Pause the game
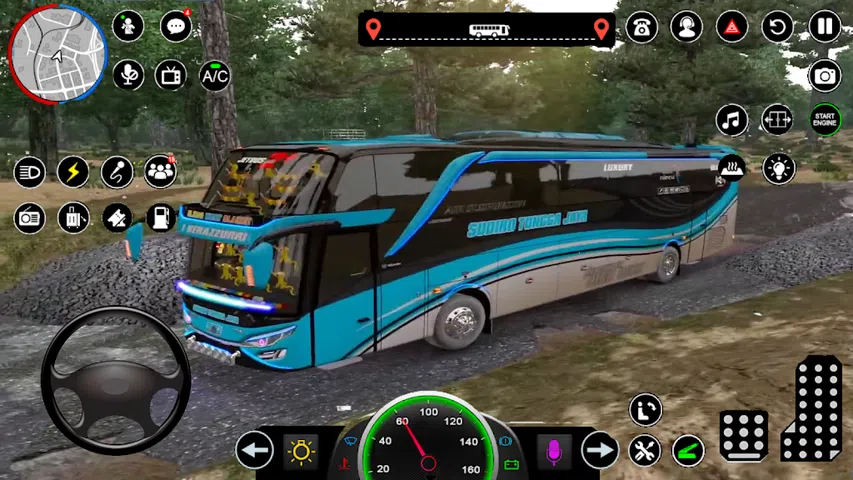853x480 pixels. pos(825,27)
